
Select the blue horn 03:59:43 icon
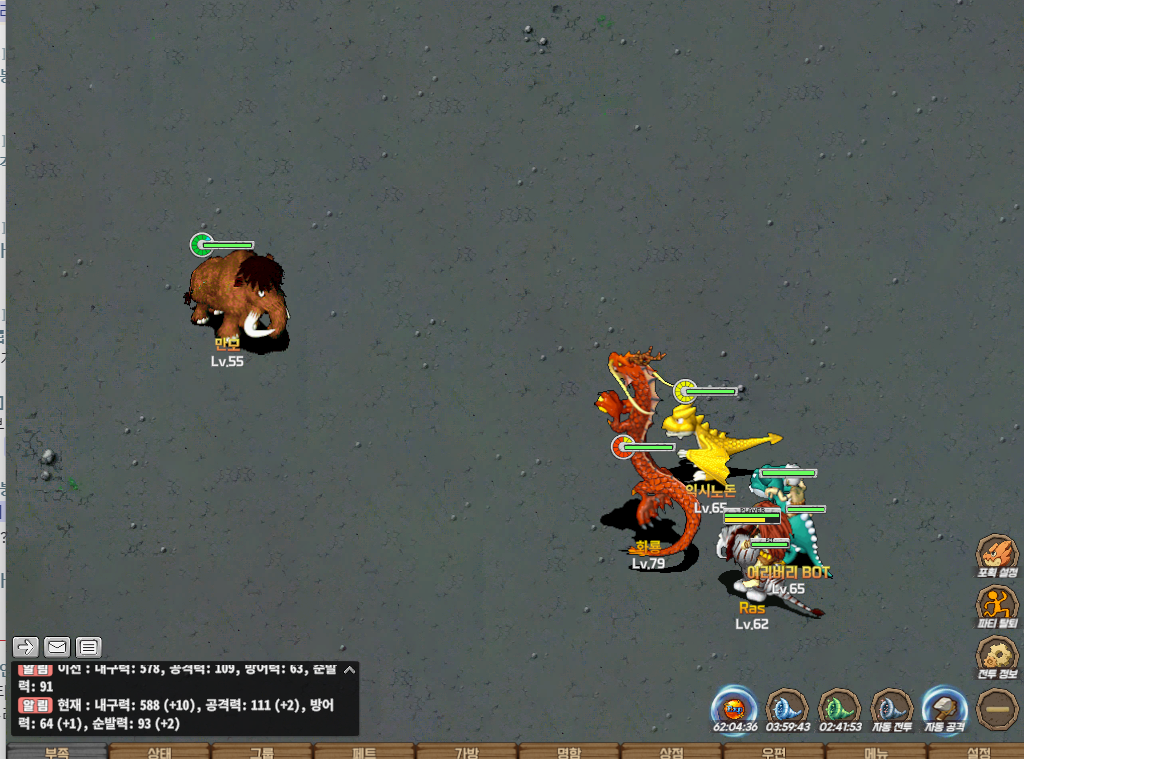point(787,708)
